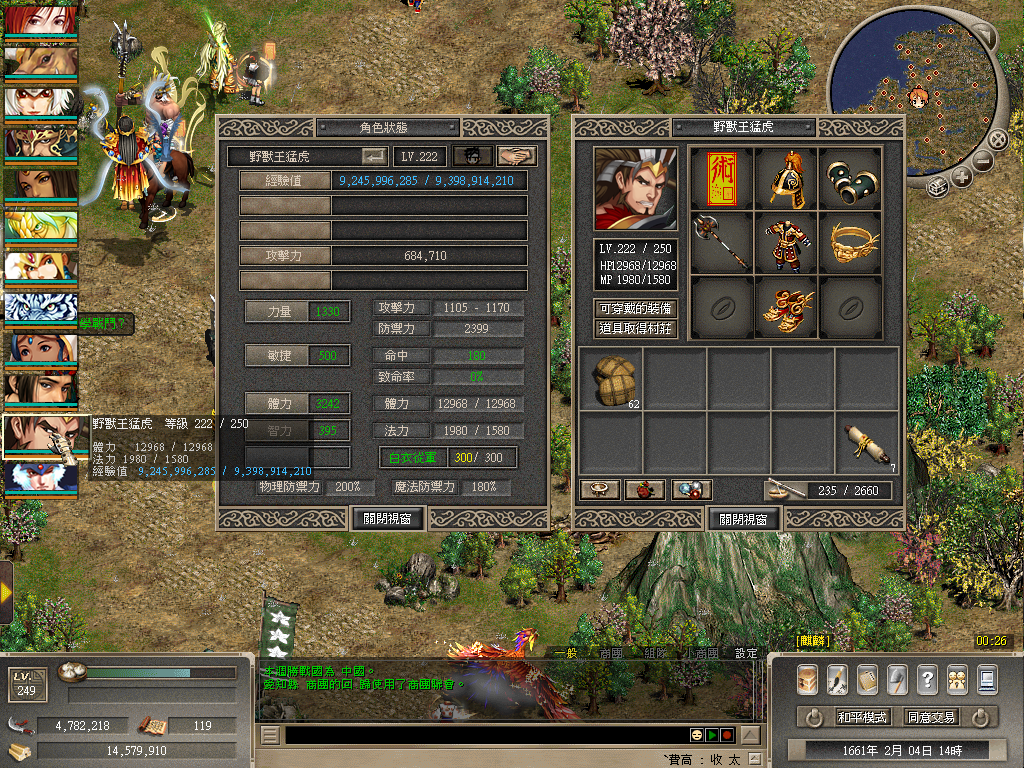
Task: Zoom out the minimap with minus button
Action: pos(983,159)
